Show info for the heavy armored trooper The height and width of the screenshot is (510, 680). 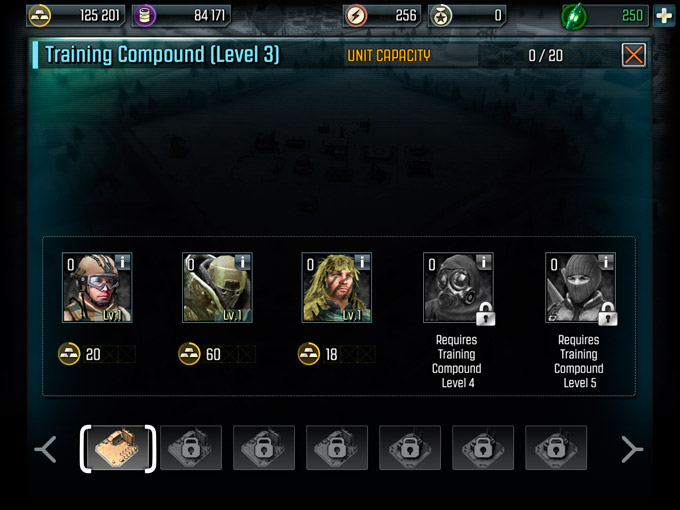pos(243,262)
